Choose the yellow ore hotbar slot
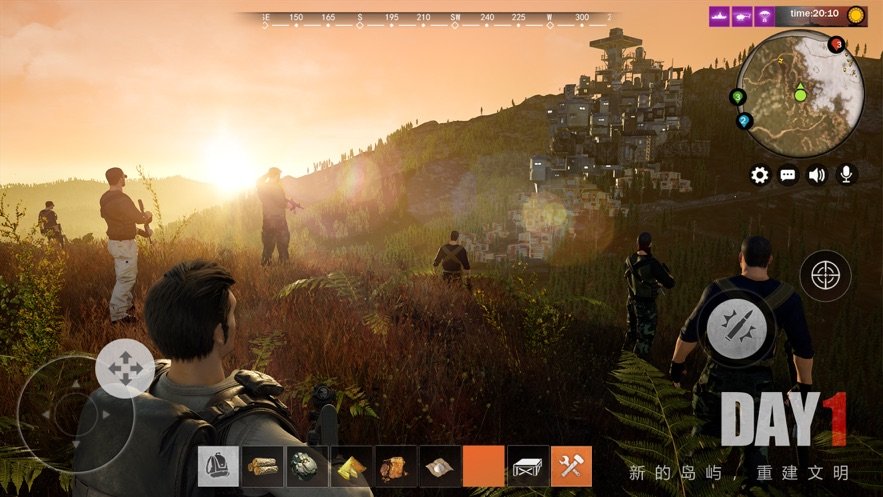883x497 pixels. point(351,466)
